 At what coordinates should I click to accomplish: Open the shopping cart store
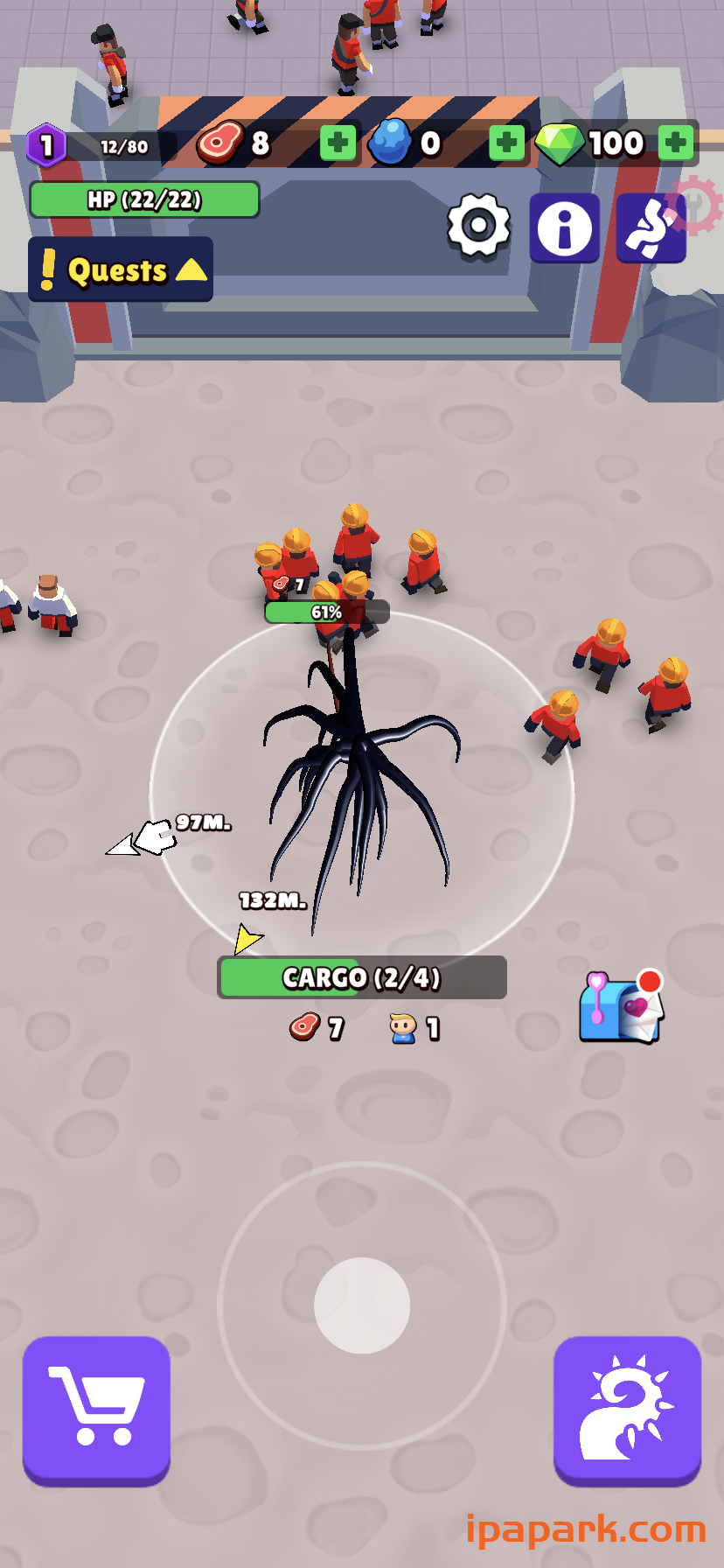[x=96, y=1410]
